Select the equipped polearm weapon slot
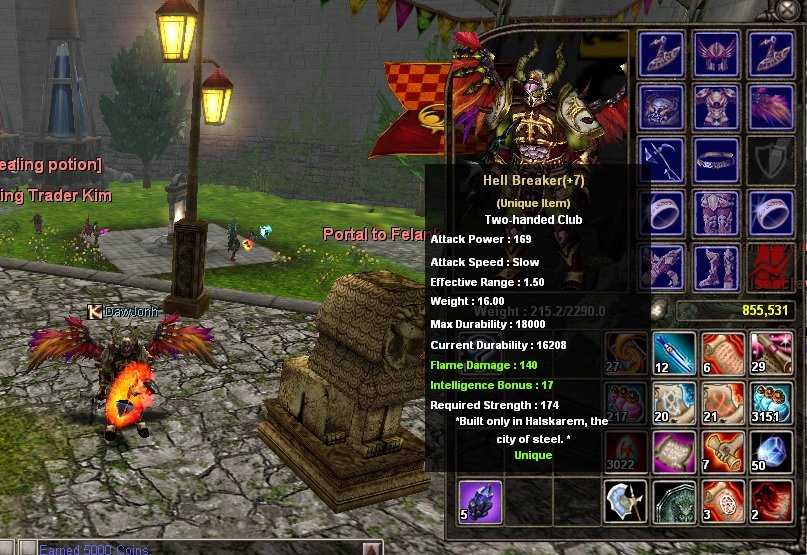This screenshot has width=807, height=555. 661,160
